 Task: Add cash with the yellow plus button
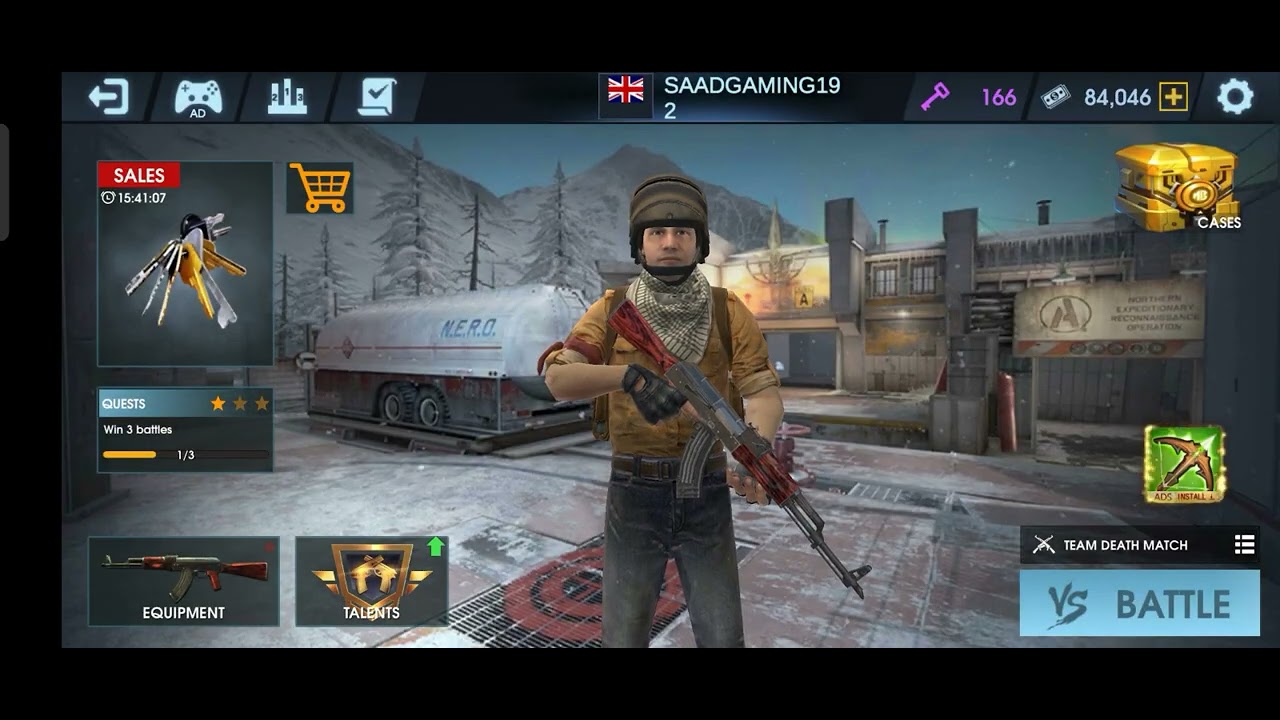pyautogui.click(x=1173, y=97)
